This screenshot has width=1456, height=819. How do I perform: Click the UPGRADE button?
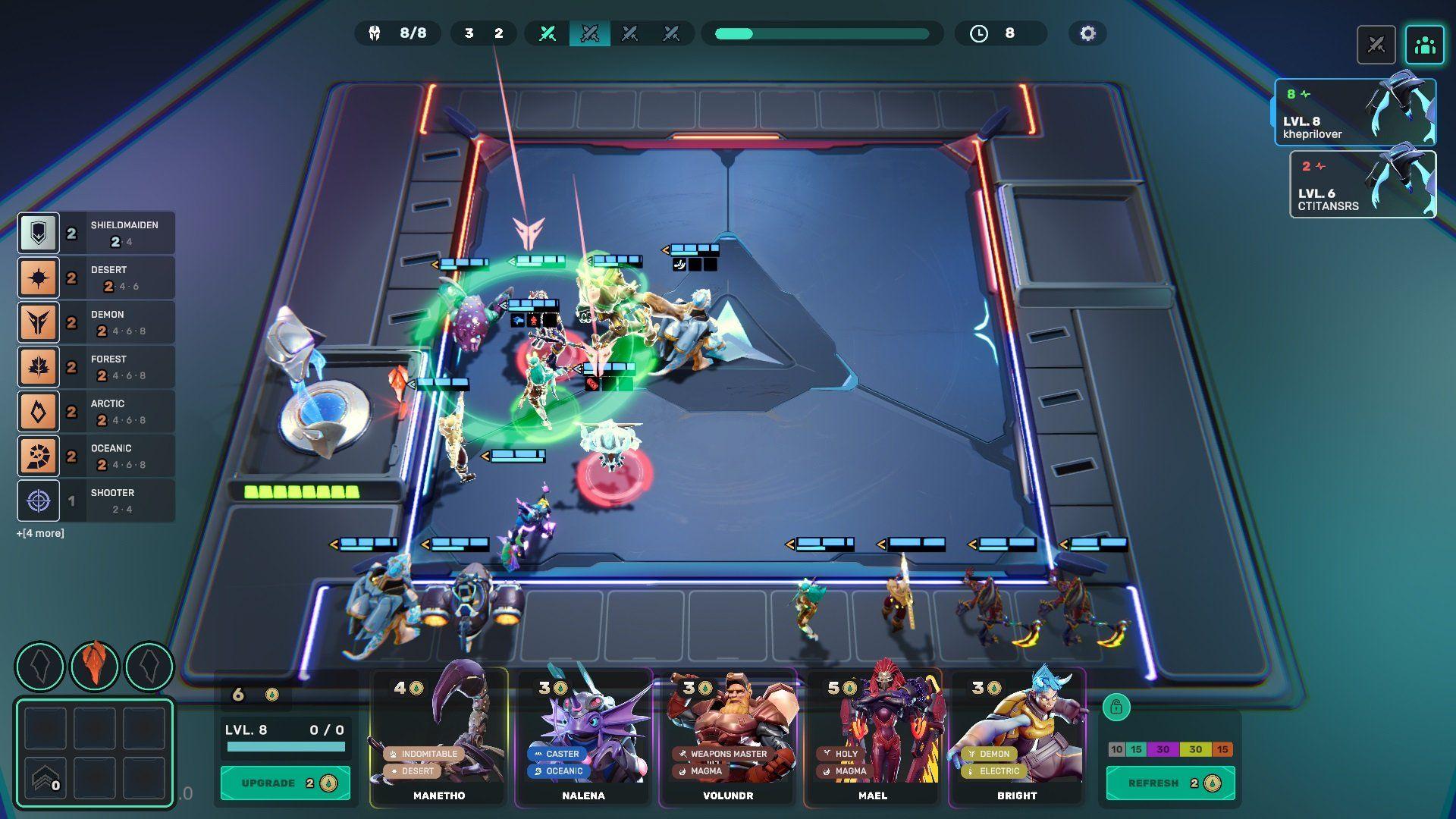click(x=284, y=783)
